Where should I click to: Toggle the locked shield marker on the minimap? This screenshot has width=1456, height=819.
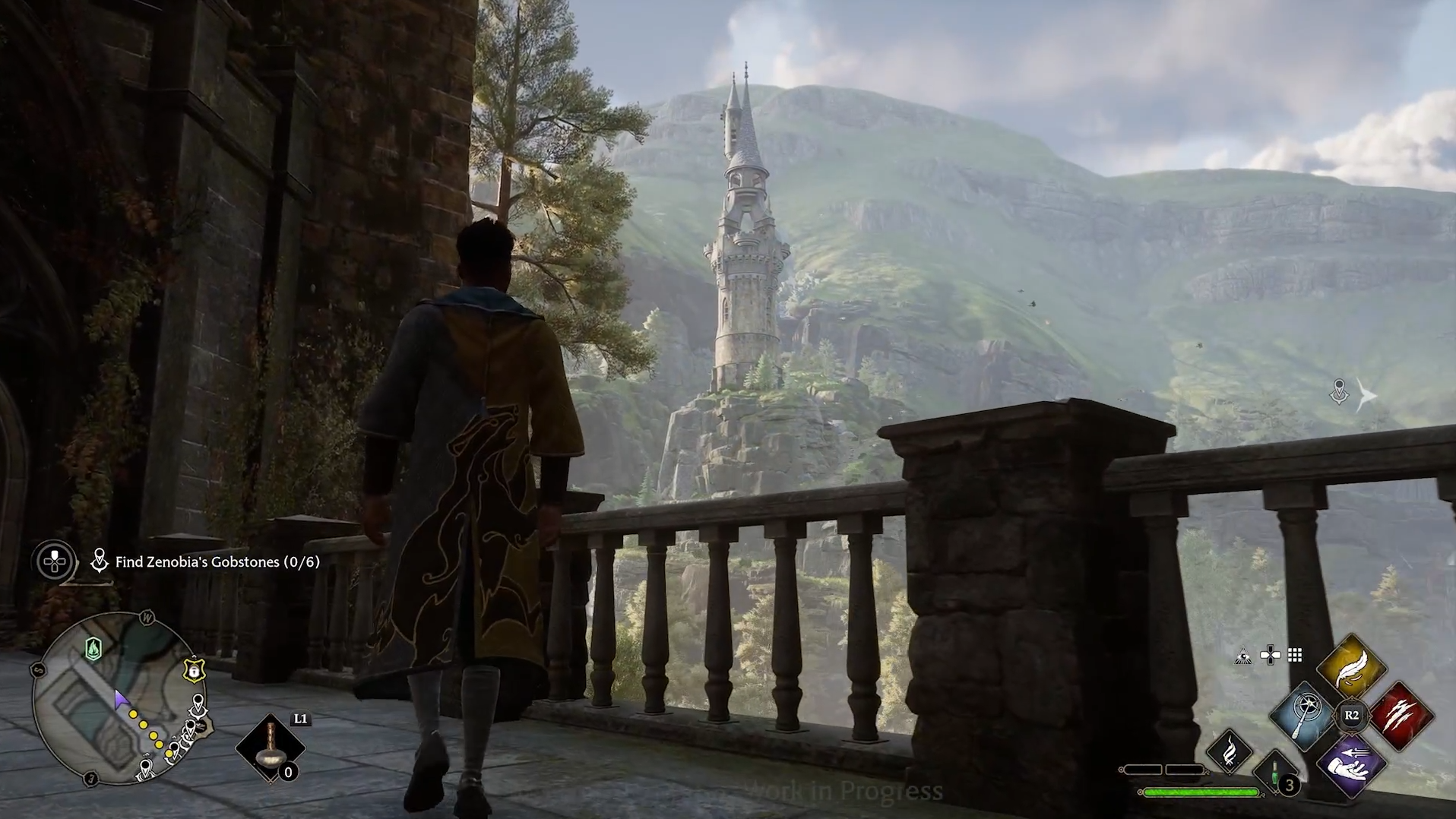195,669
